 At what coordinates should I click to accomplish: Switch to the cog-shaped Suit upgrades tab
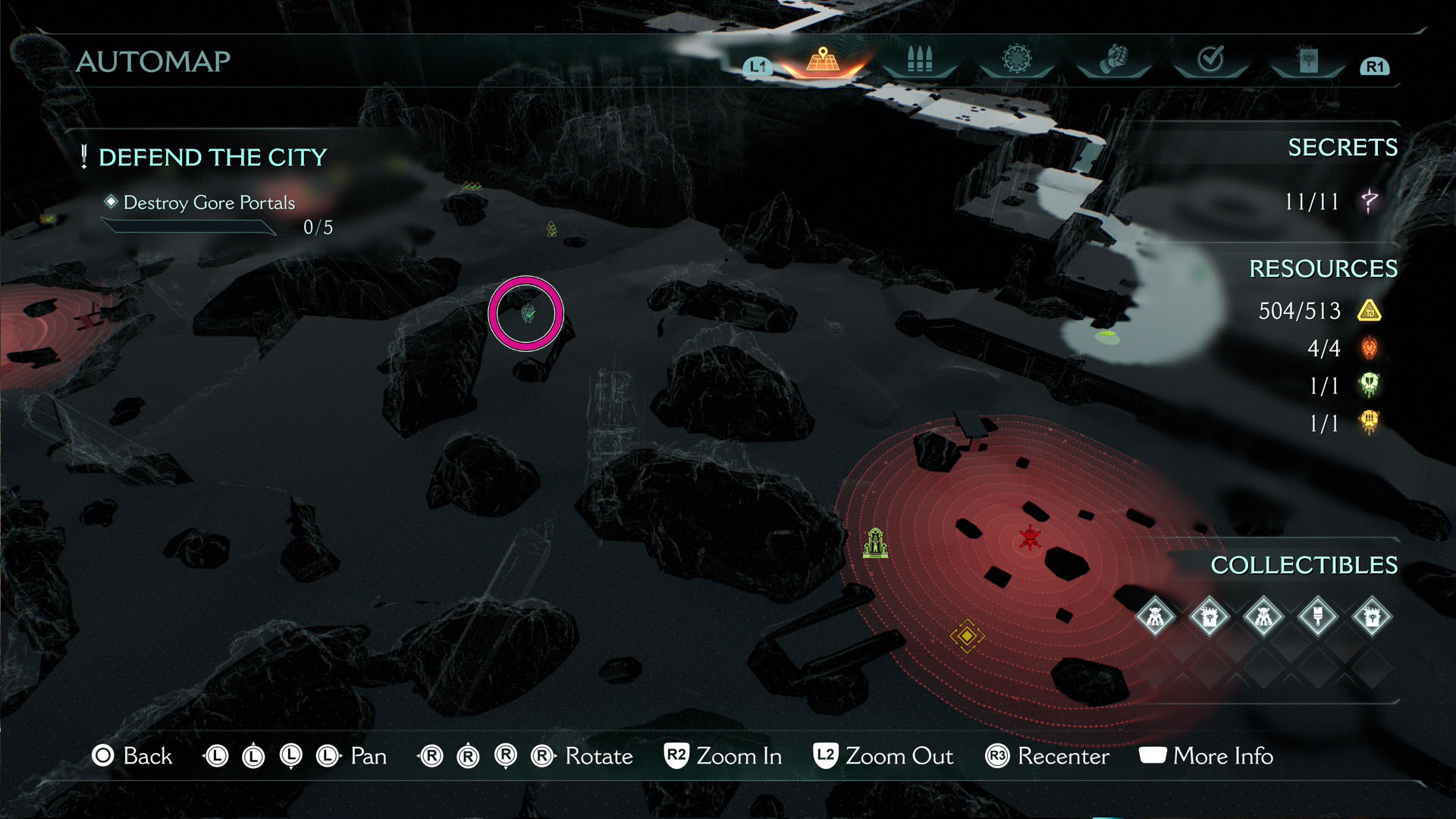point(1016,61)
